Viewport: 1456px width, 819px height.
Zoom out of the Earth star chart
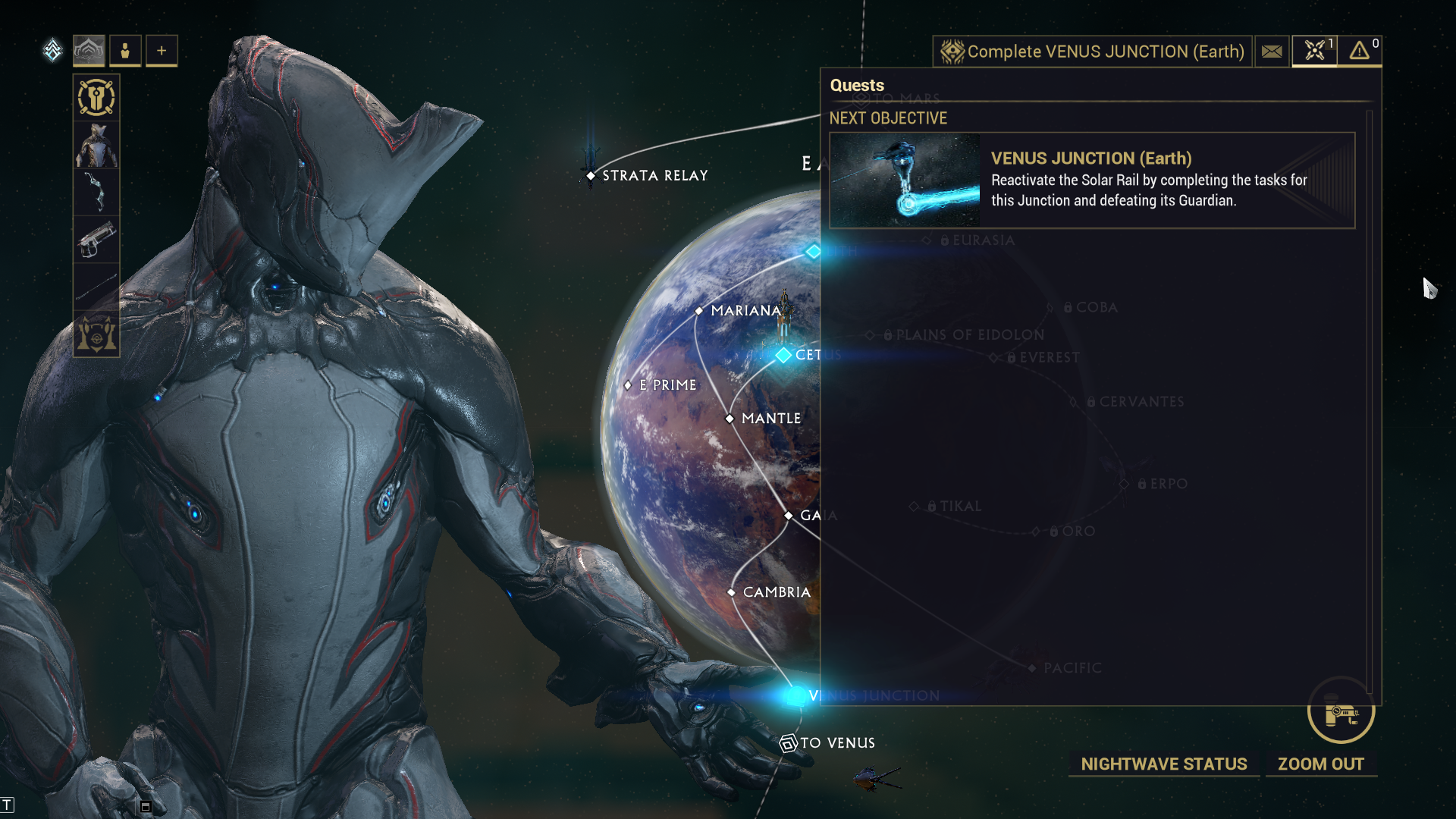tap(1320, 764)
